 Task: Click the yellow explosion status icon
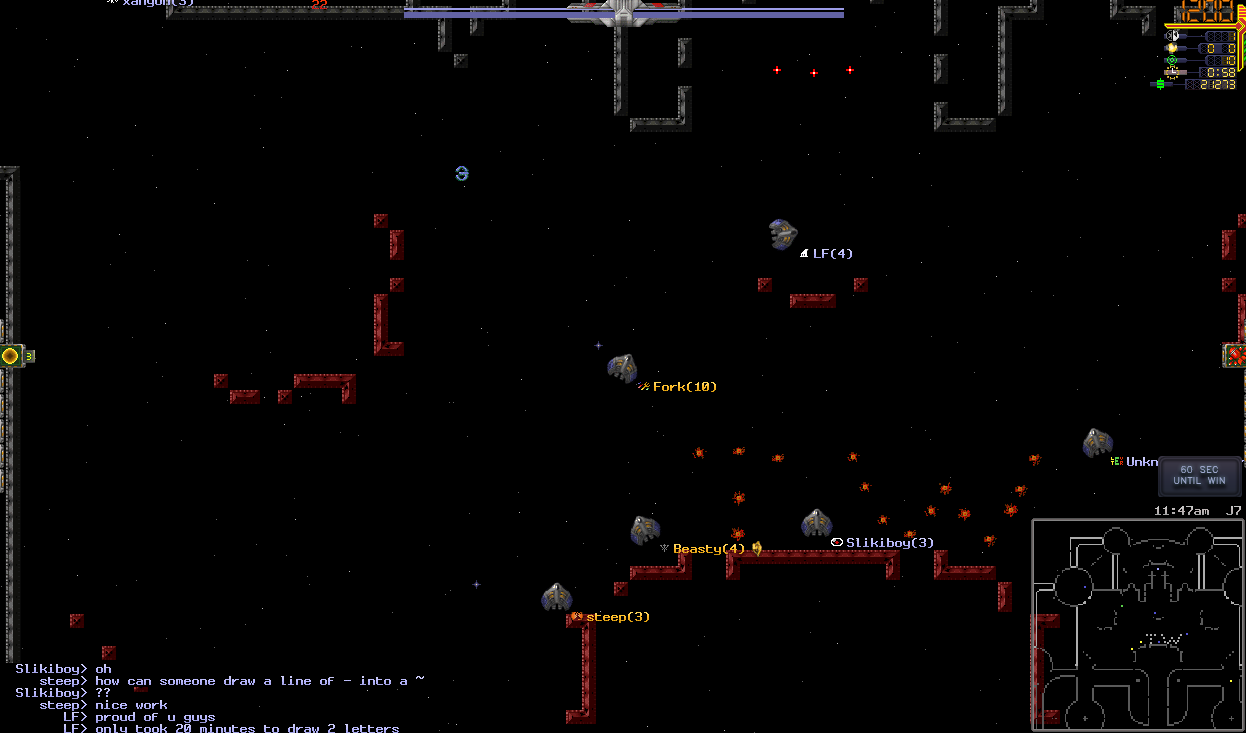click(1172, 47)
